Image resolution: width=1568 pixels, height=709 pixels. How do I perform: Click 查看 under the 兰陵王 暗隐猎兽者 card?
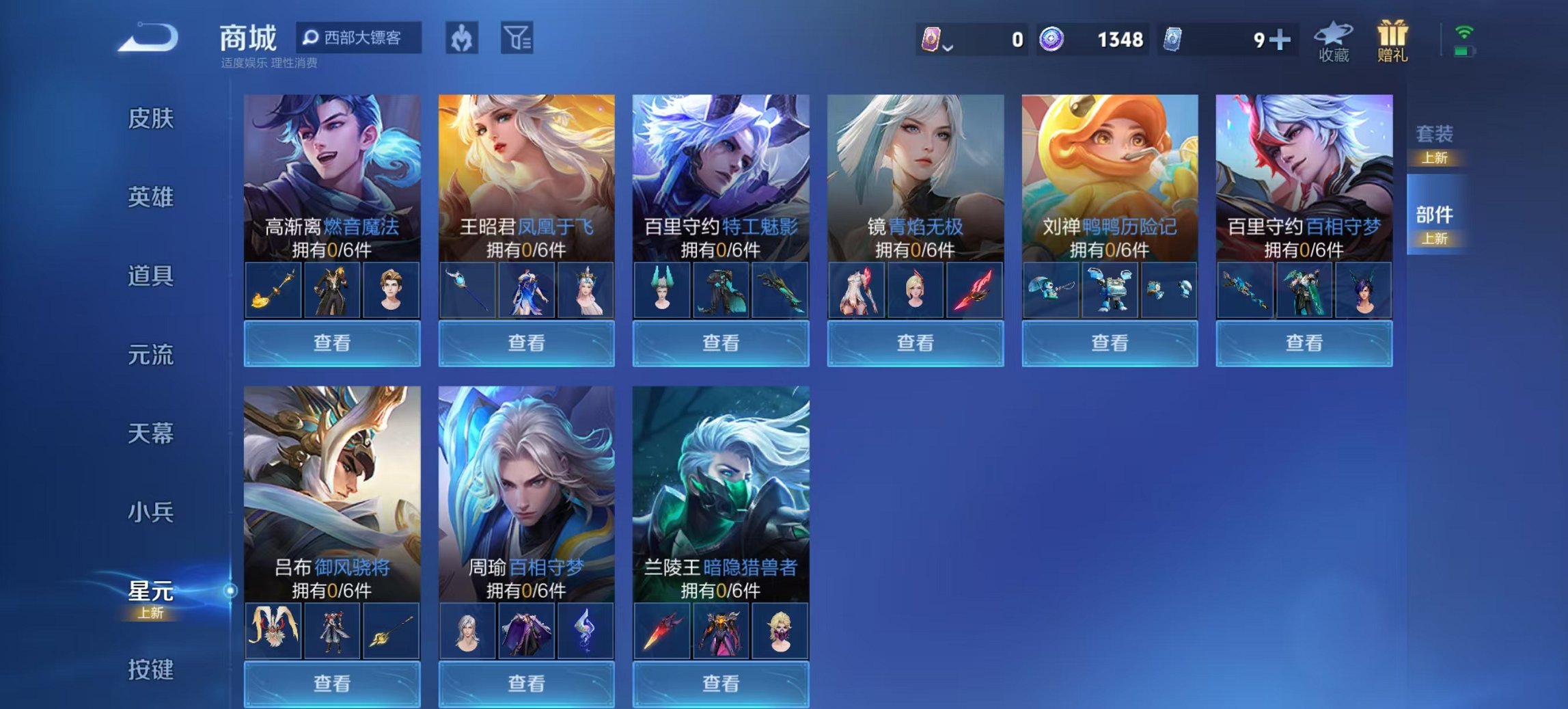tap(721, 684)
